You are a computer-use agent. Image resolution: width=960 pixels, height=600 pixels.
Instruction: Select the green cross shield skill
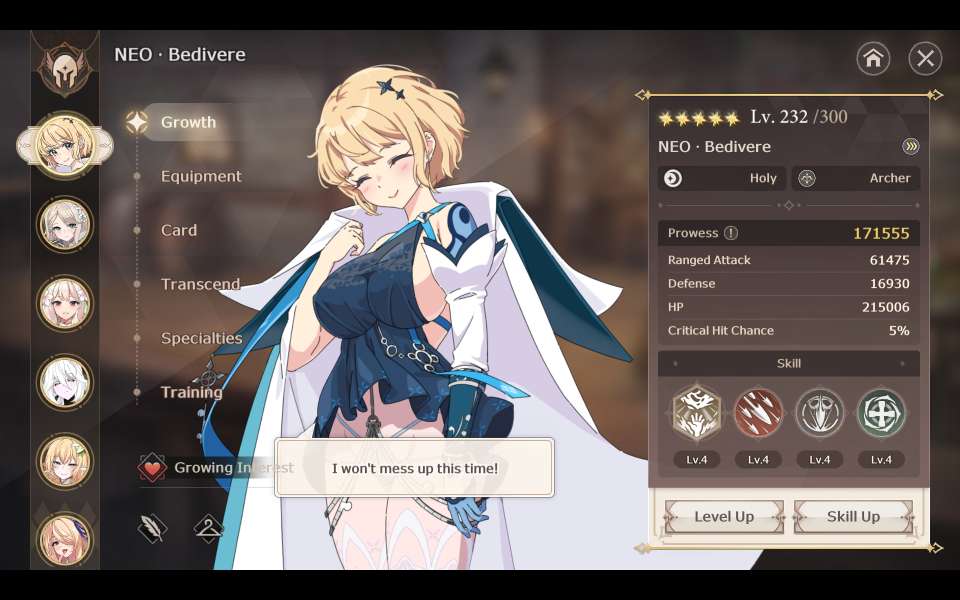(x=881, y=413)
